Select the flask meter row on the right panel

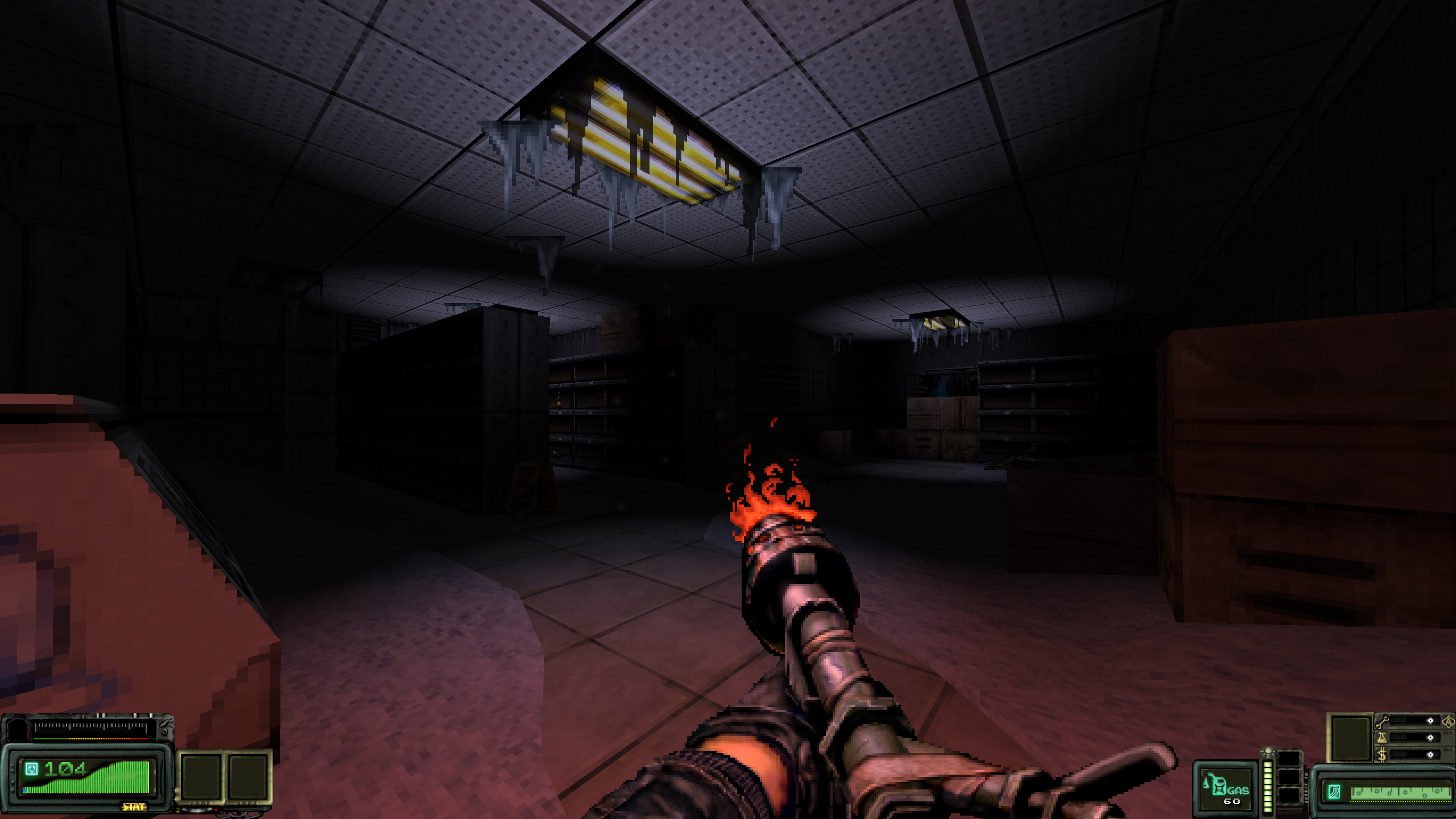1410,738
